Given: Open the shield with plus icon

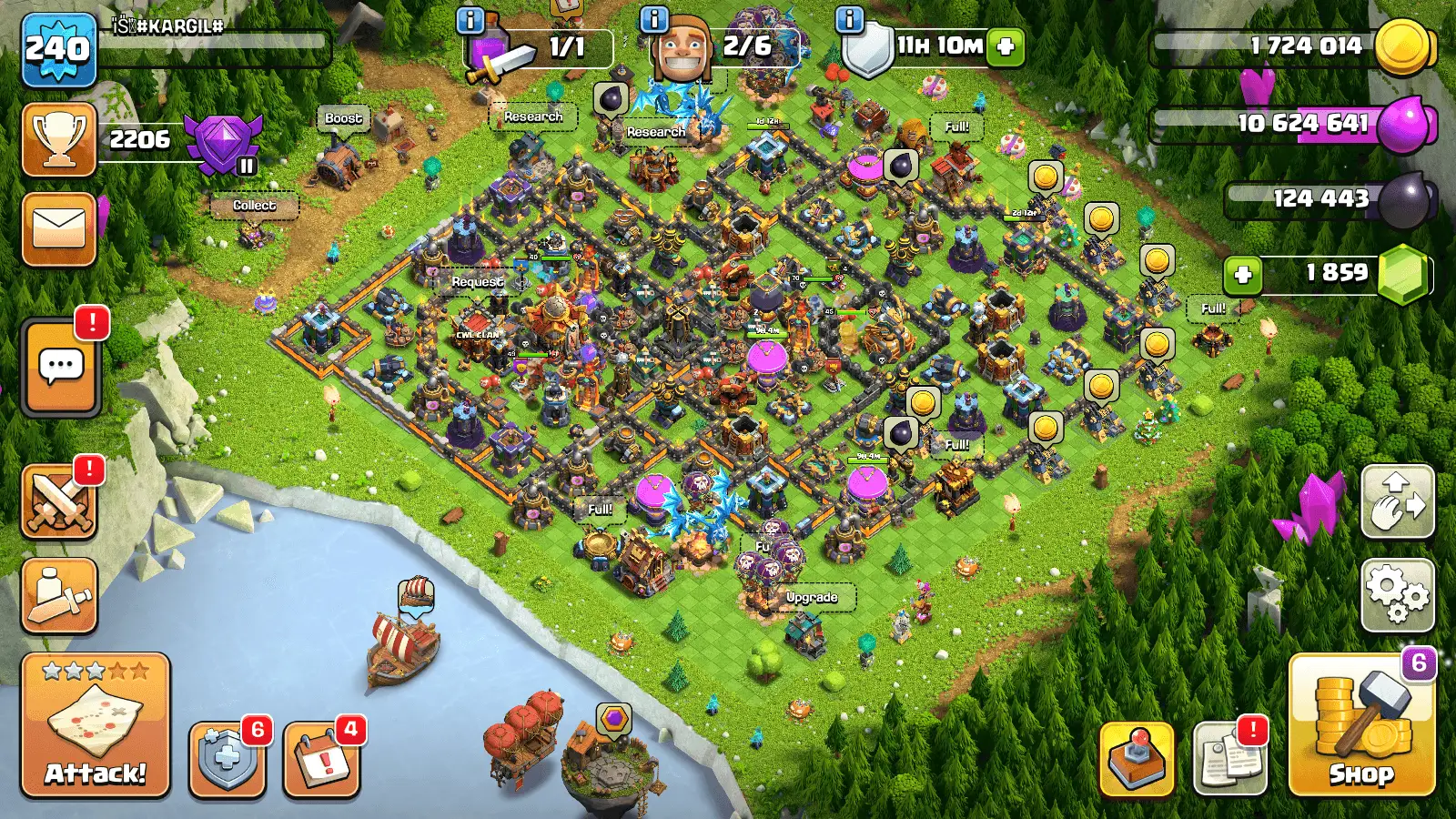Looking at the screenshot, I should pos(227,760).
